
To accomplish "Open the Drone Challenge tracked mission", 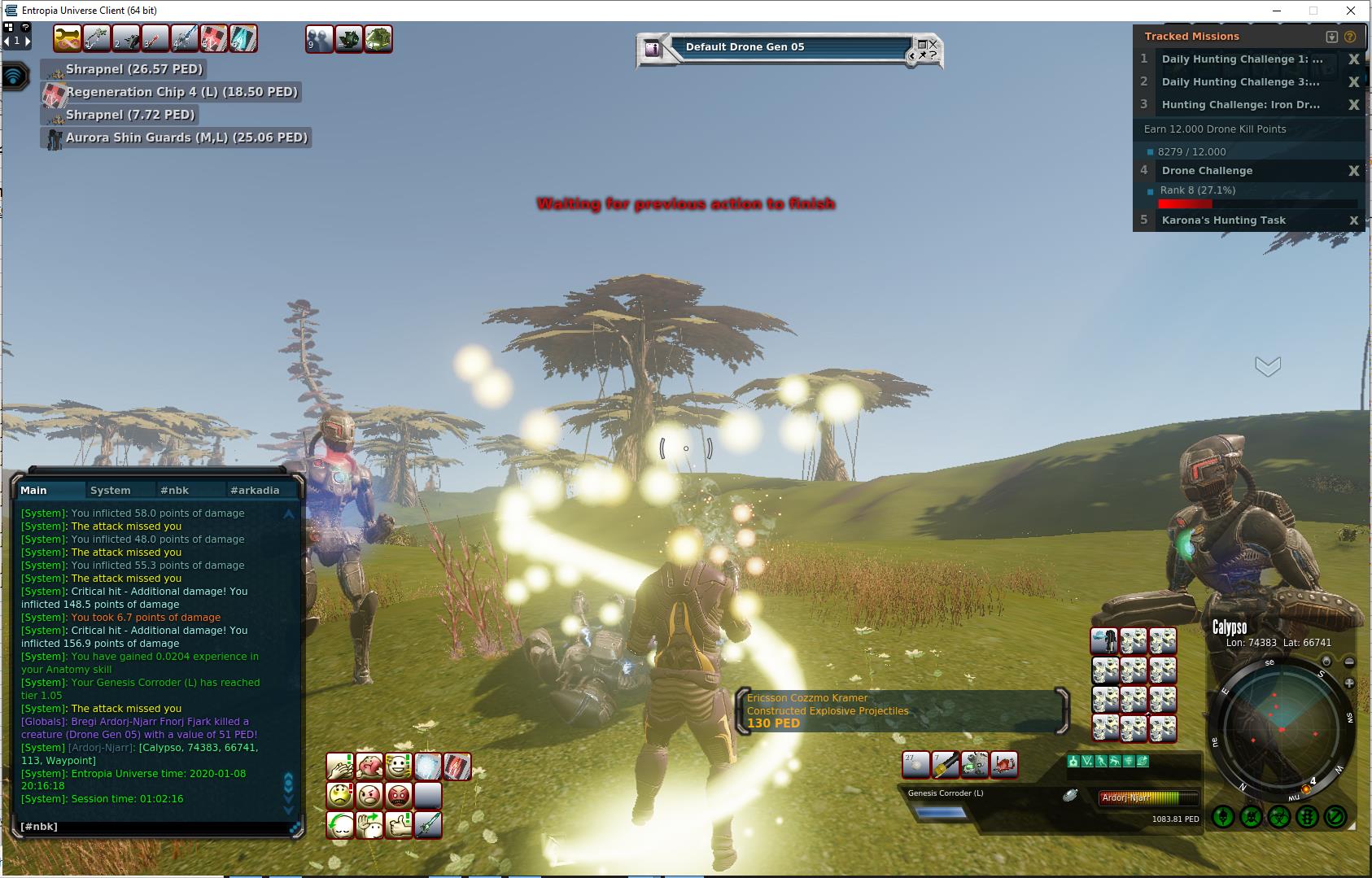I will [x=1207, y=171].
